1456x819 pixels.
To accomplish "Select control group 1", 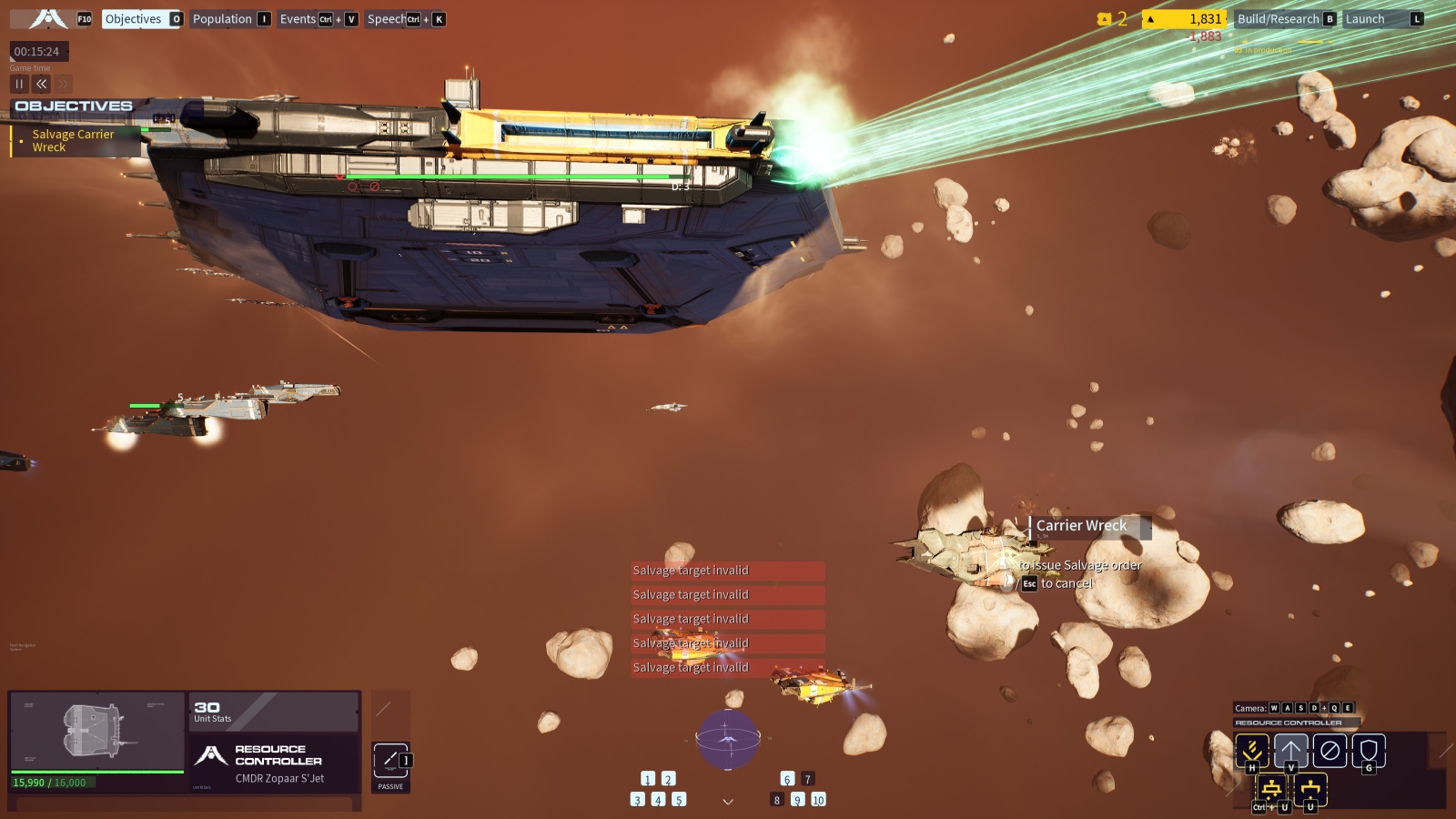I will click(648, 779).
